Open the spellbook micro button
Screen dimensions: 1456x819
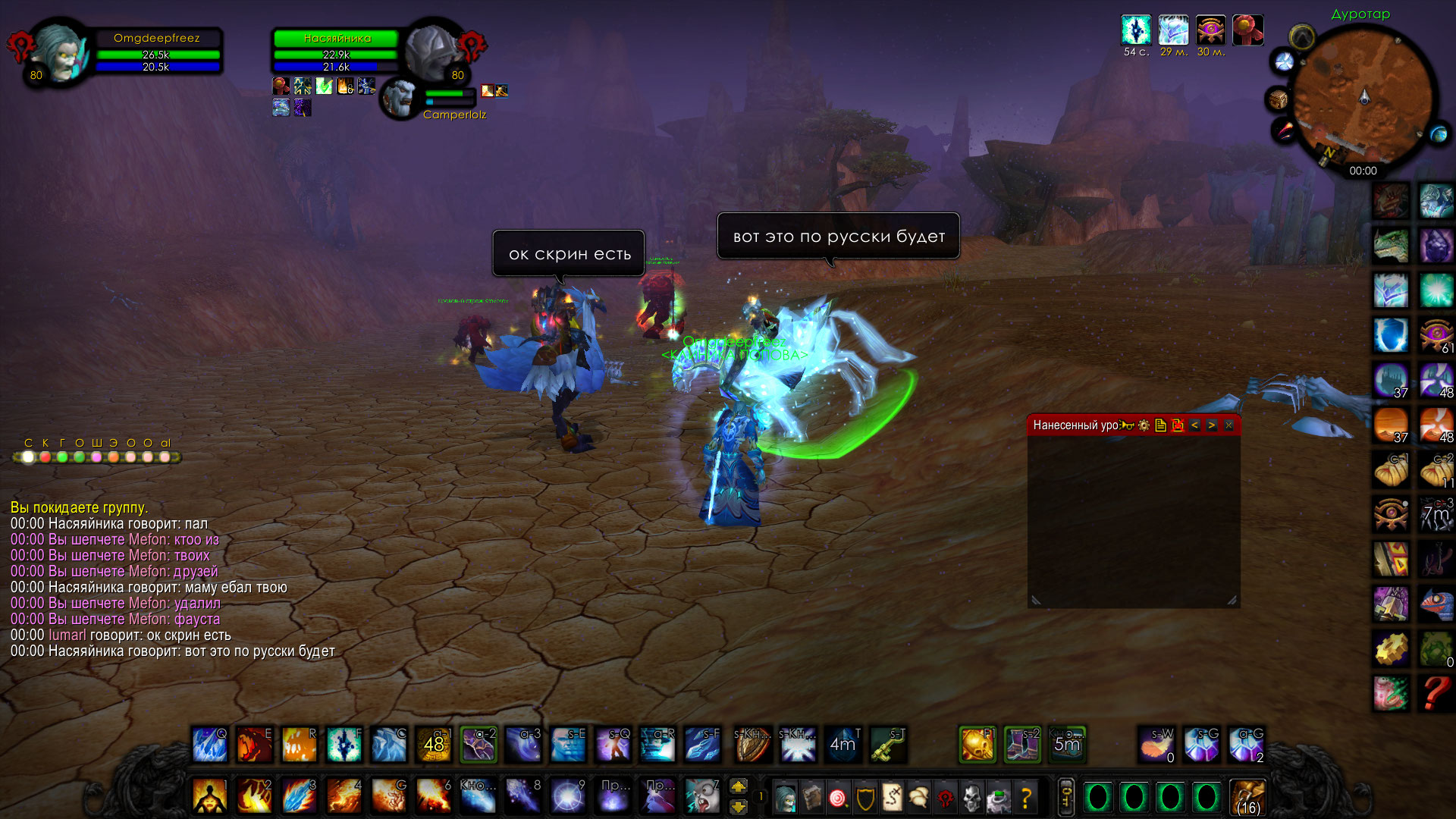point(811,798)
